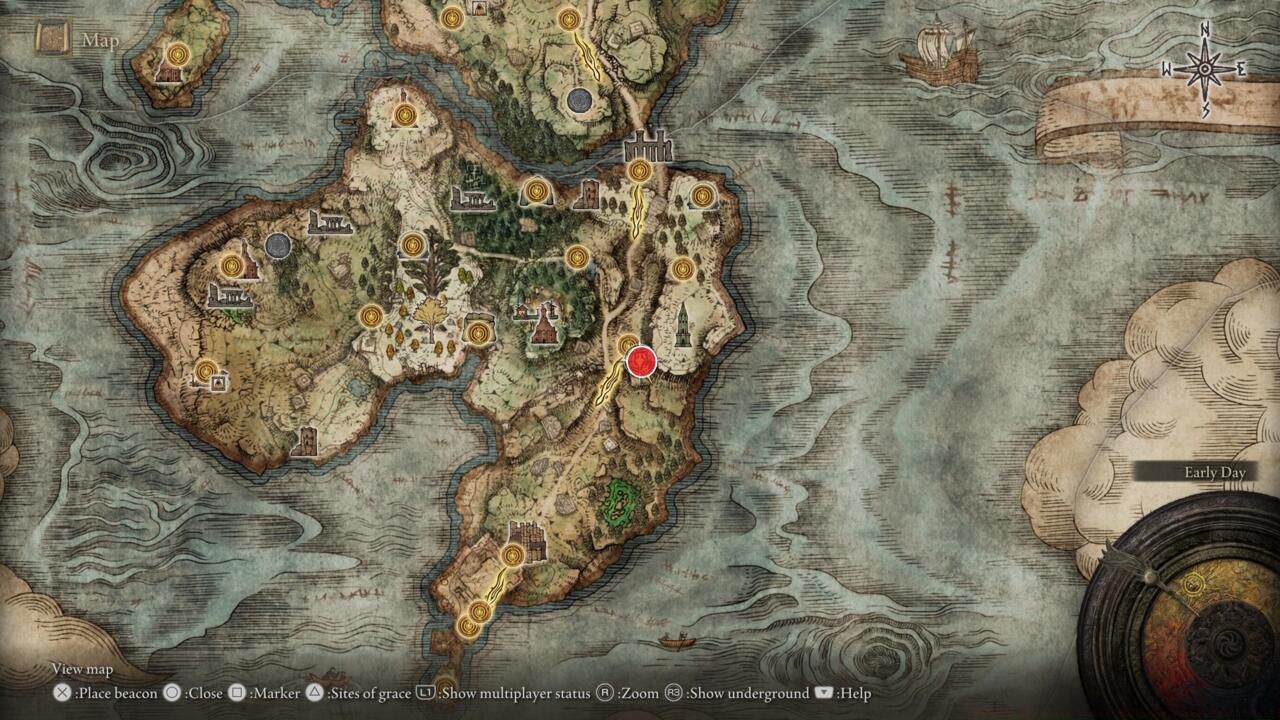Select the View map label above the controls

coord(81,669)
